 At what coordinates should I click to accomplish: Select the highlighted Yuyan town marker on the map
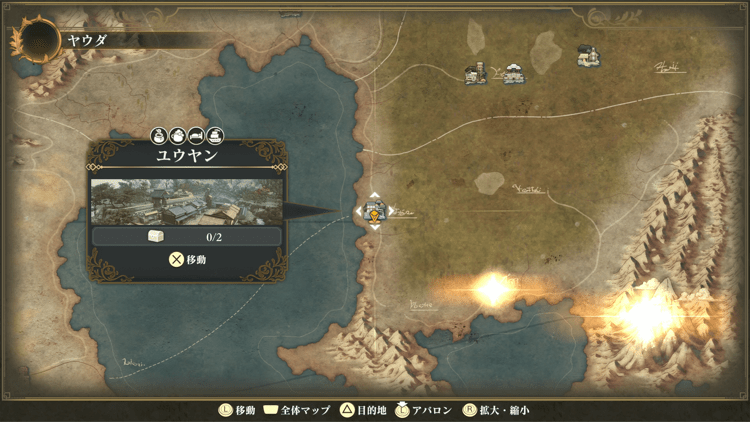[x=374, y=212]
